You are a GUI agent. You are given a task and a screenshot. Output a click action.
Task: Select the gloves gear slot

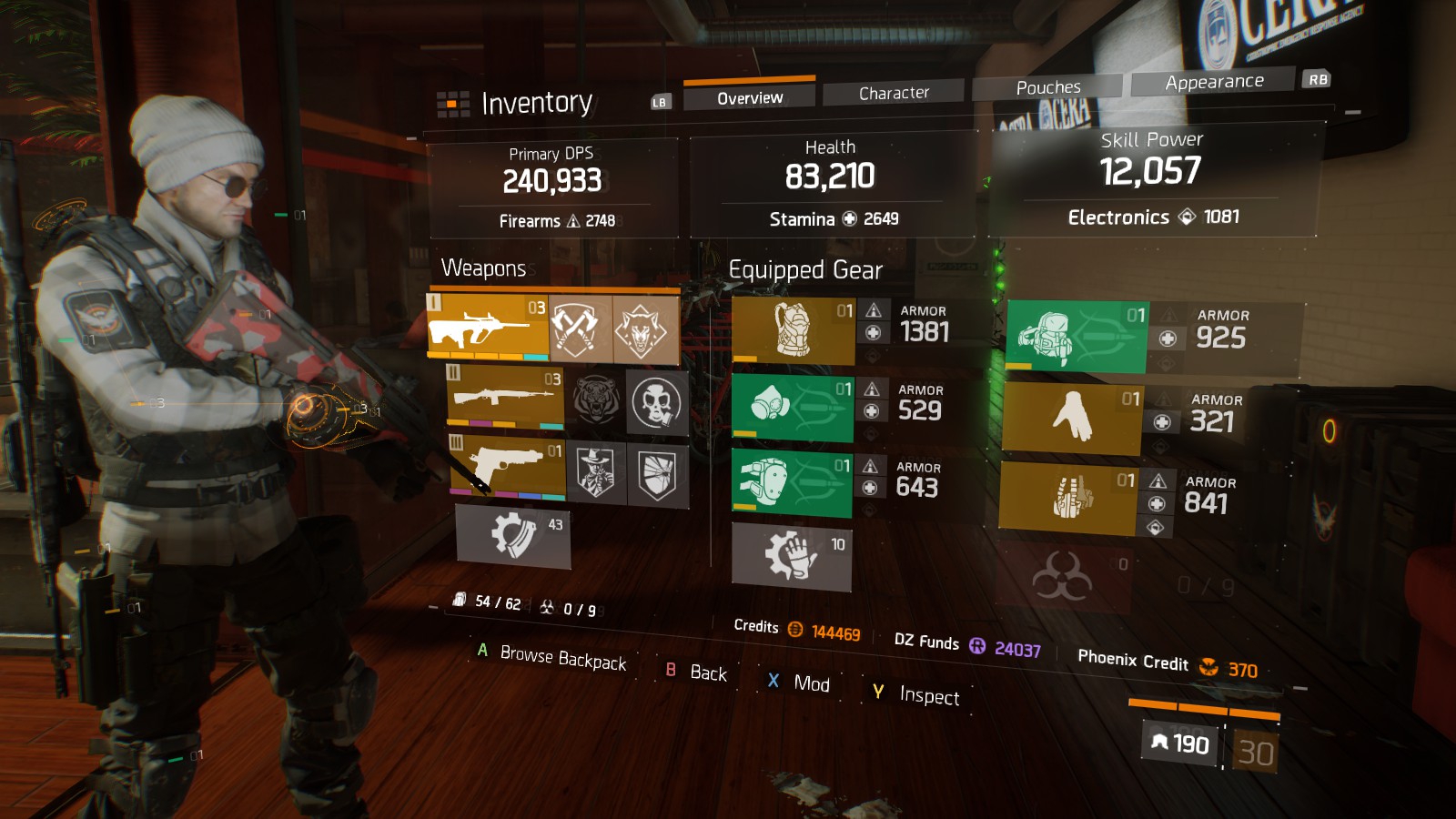click(x=1071, y=418)
